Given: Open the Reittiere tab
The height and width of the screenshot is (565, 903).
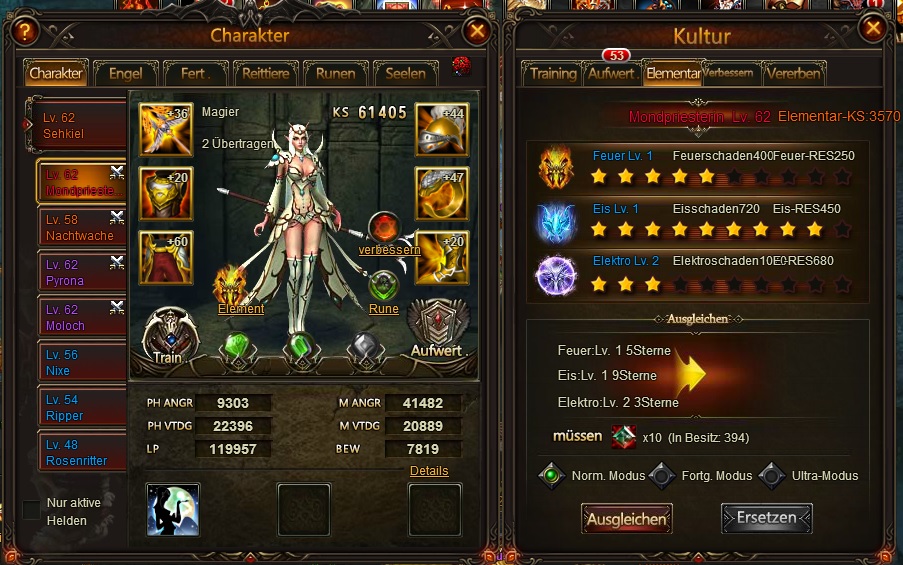Looking at the screenshot, I should [x=266, y=73].
